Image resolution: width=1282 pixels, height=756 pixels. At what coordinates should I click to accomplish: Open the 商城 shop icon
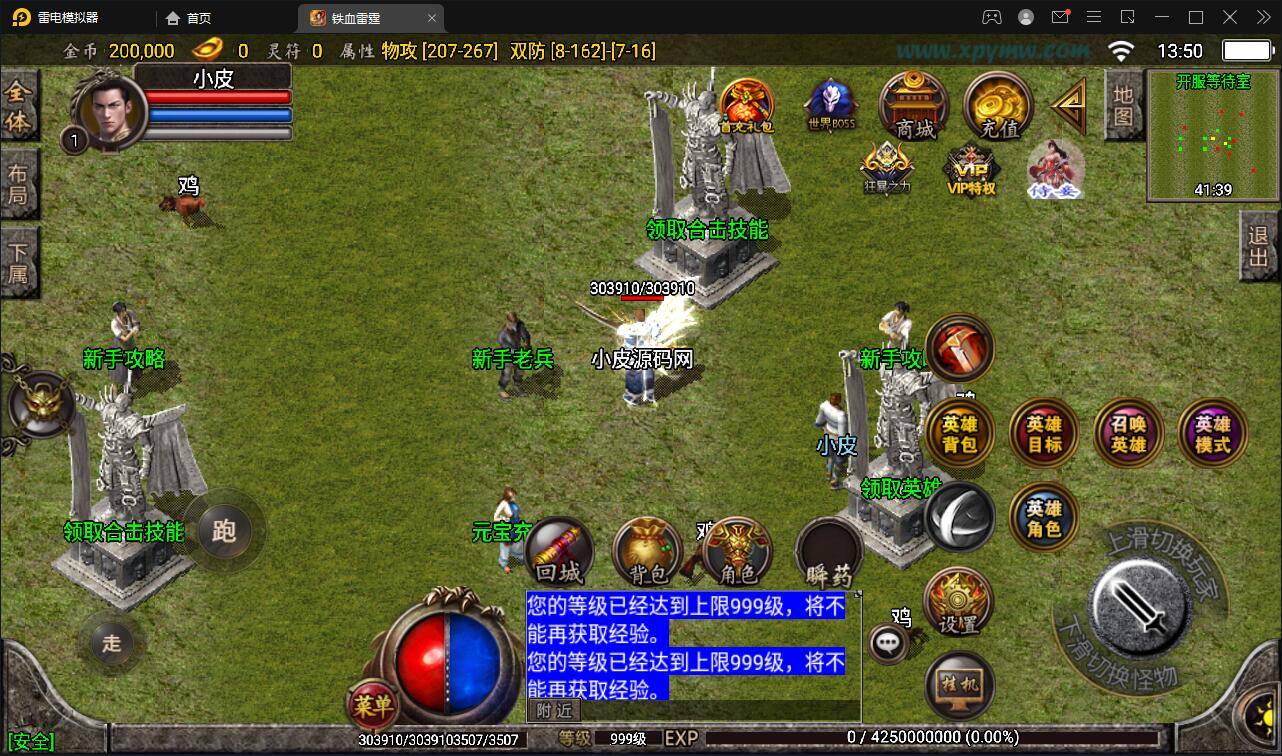913,105
